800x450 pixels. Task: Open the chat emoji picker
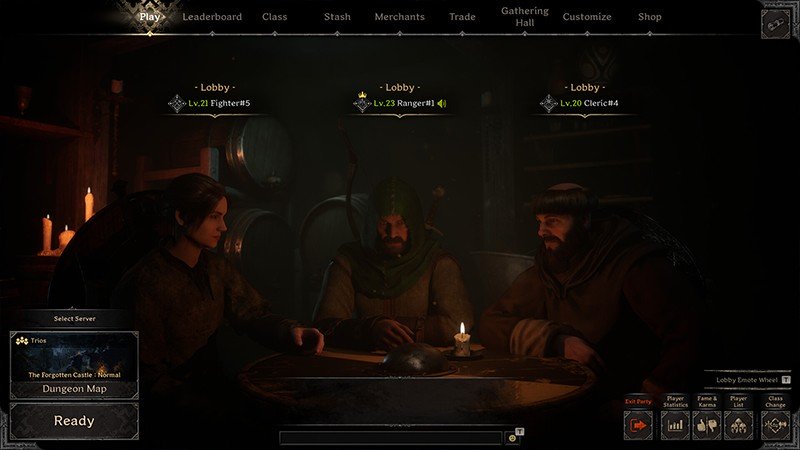[x=512, y=438]
